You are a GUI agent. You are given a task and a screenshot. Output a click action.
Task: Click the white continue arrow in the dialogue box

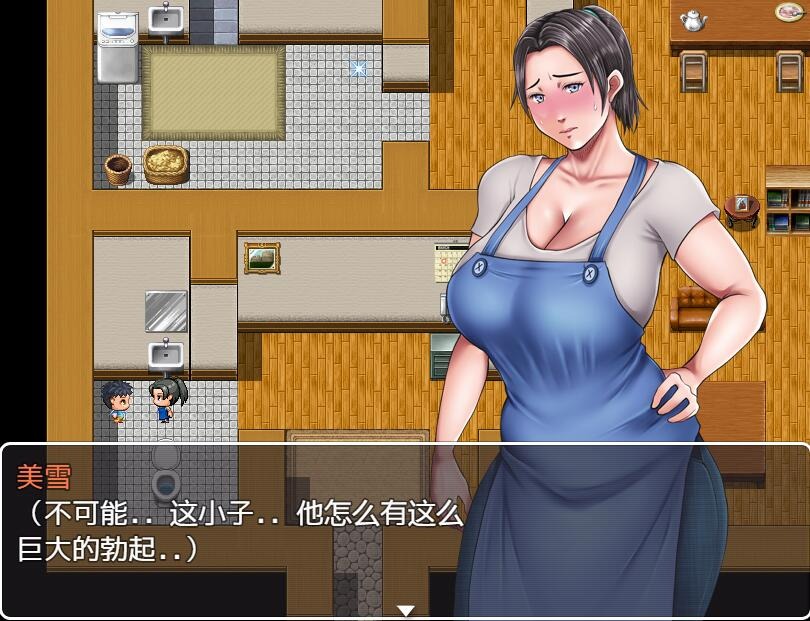click(x=405, y=610)
